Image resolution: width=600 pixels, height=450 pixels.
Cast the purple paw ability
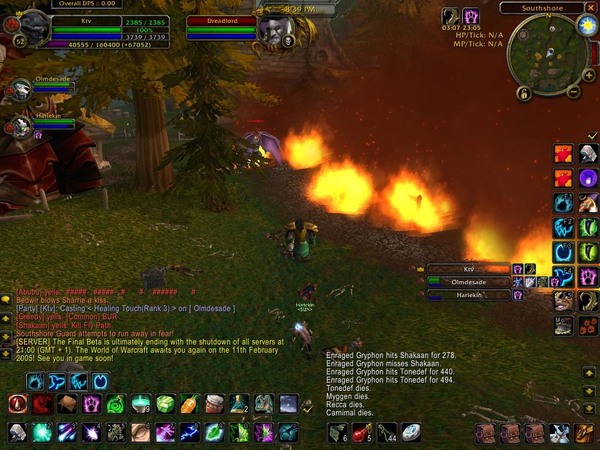[x=92, y=404]
